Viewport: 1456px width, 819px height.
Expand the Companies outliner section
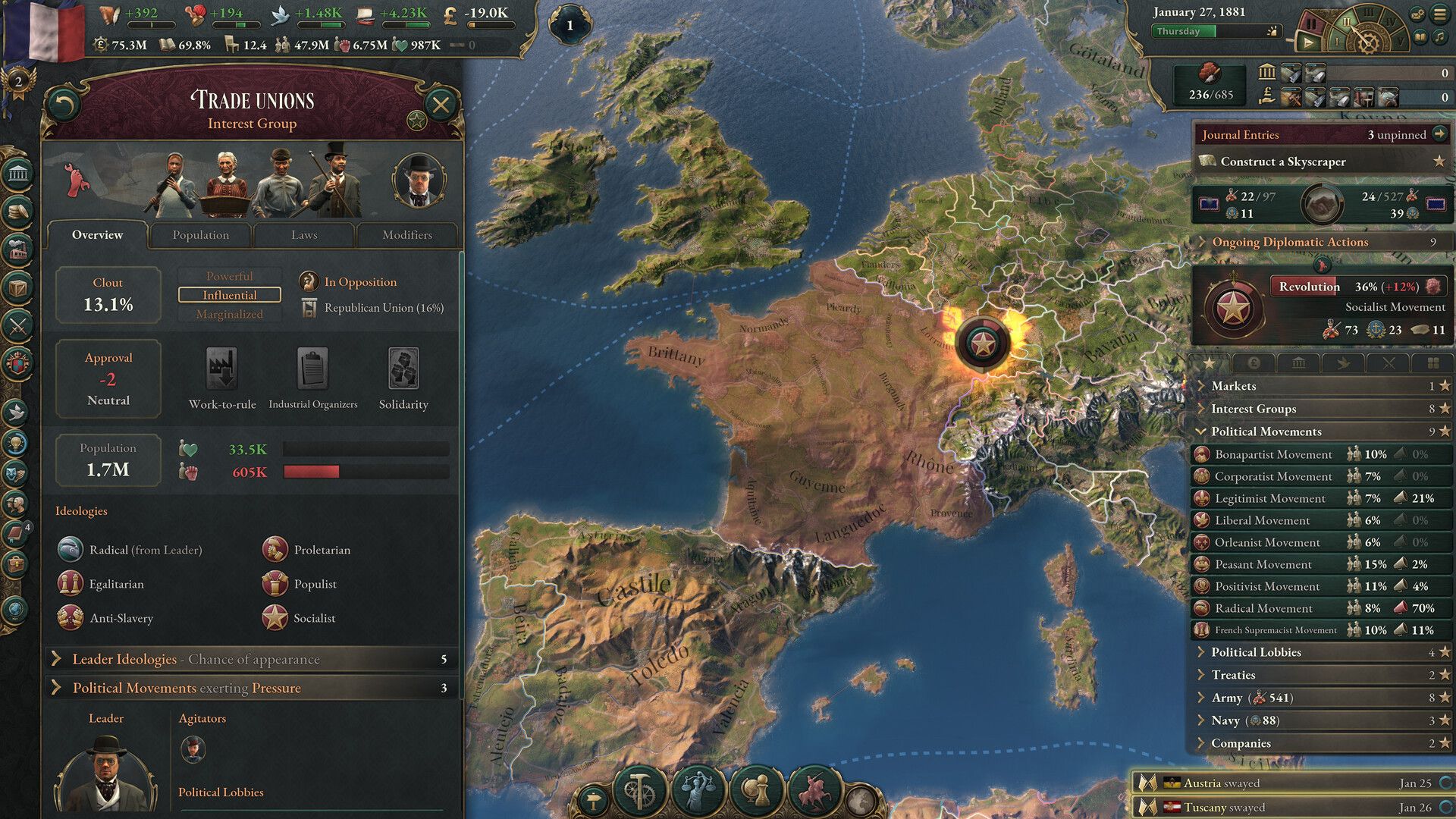point(1241,743)
